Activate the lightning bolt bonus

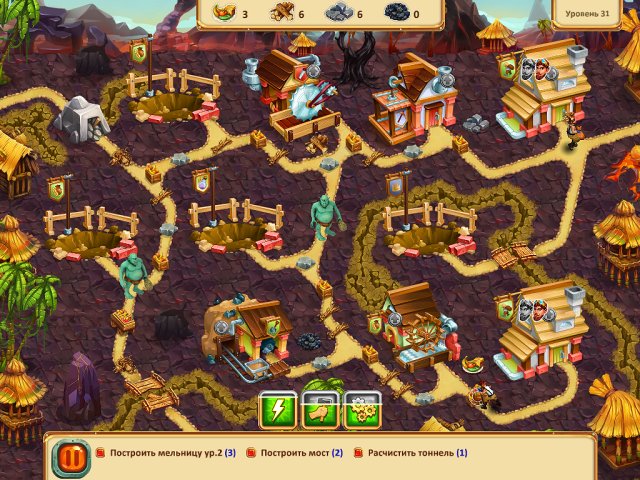277,410
